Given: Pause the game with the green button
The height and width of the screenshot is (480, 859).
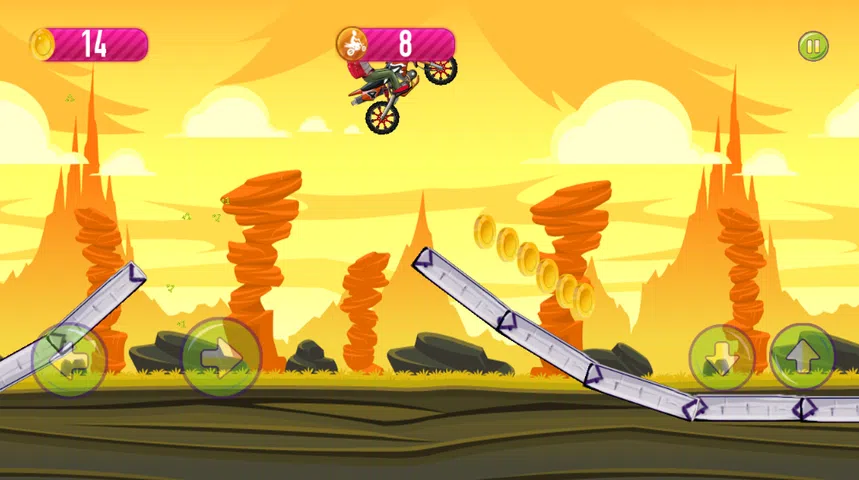Looking at the screenshot, I should (x=812, y=45).
